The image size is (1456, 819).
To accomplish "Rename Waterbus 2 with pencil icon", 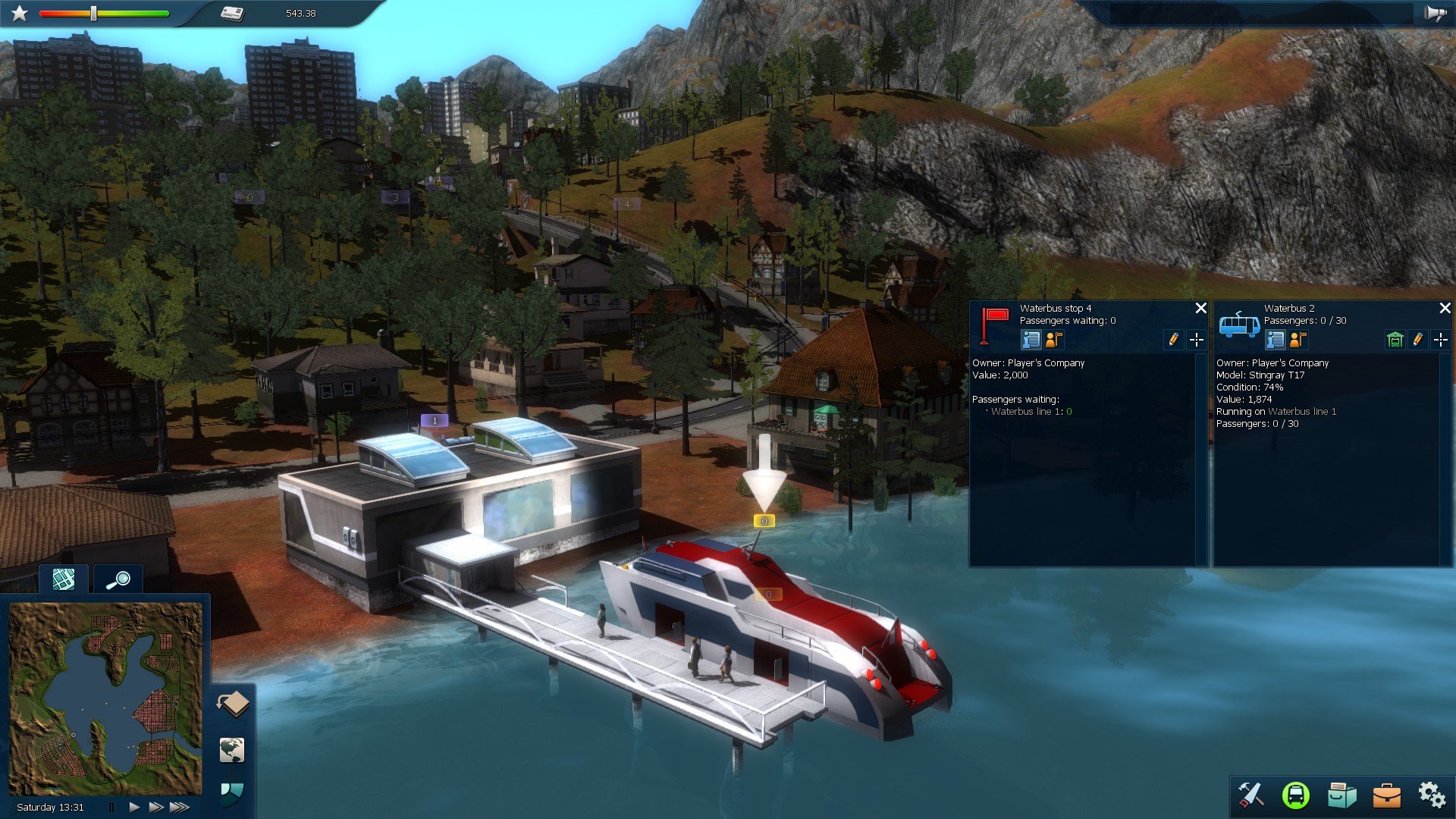I will 1417,340.
